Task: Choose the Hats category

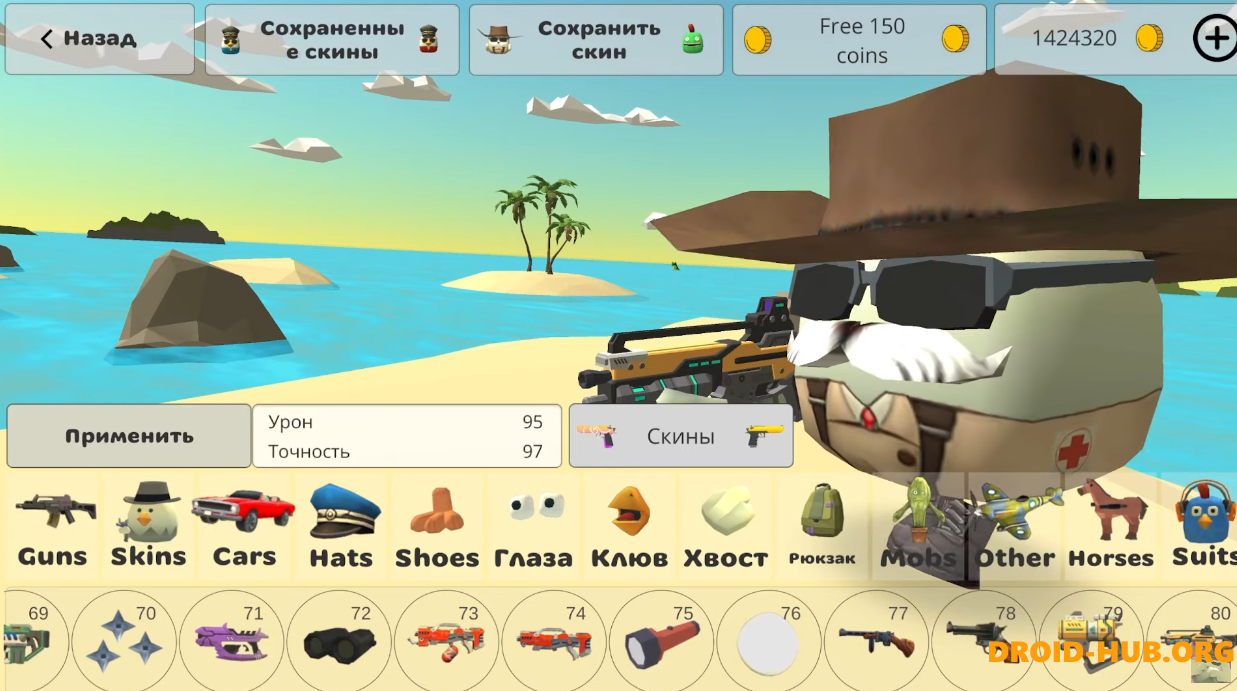Action: [341, 527]
